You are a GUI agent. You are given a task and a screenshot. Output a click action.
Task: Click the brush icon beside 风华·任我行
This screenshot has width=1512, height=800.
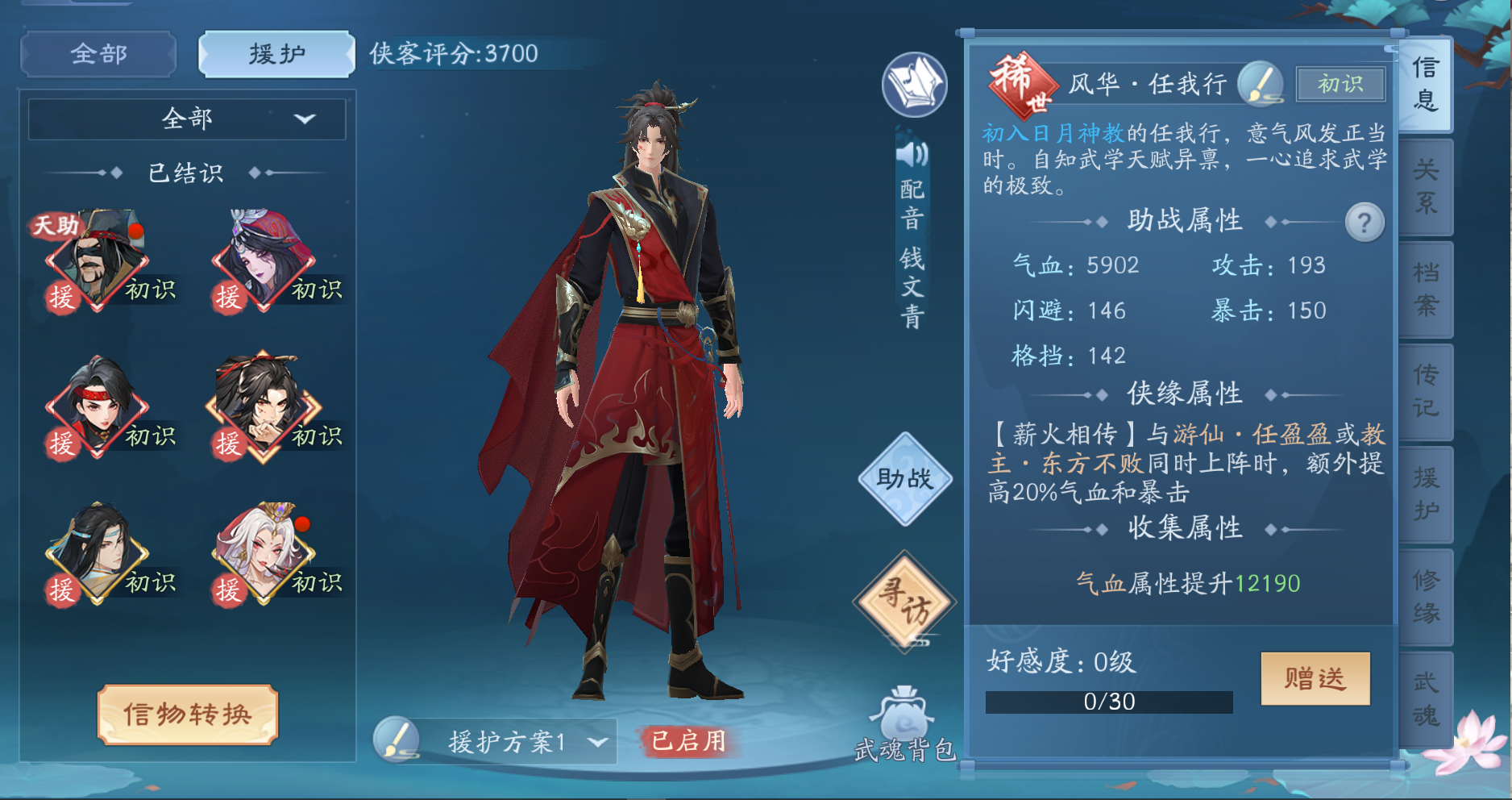pos(1260,84)
